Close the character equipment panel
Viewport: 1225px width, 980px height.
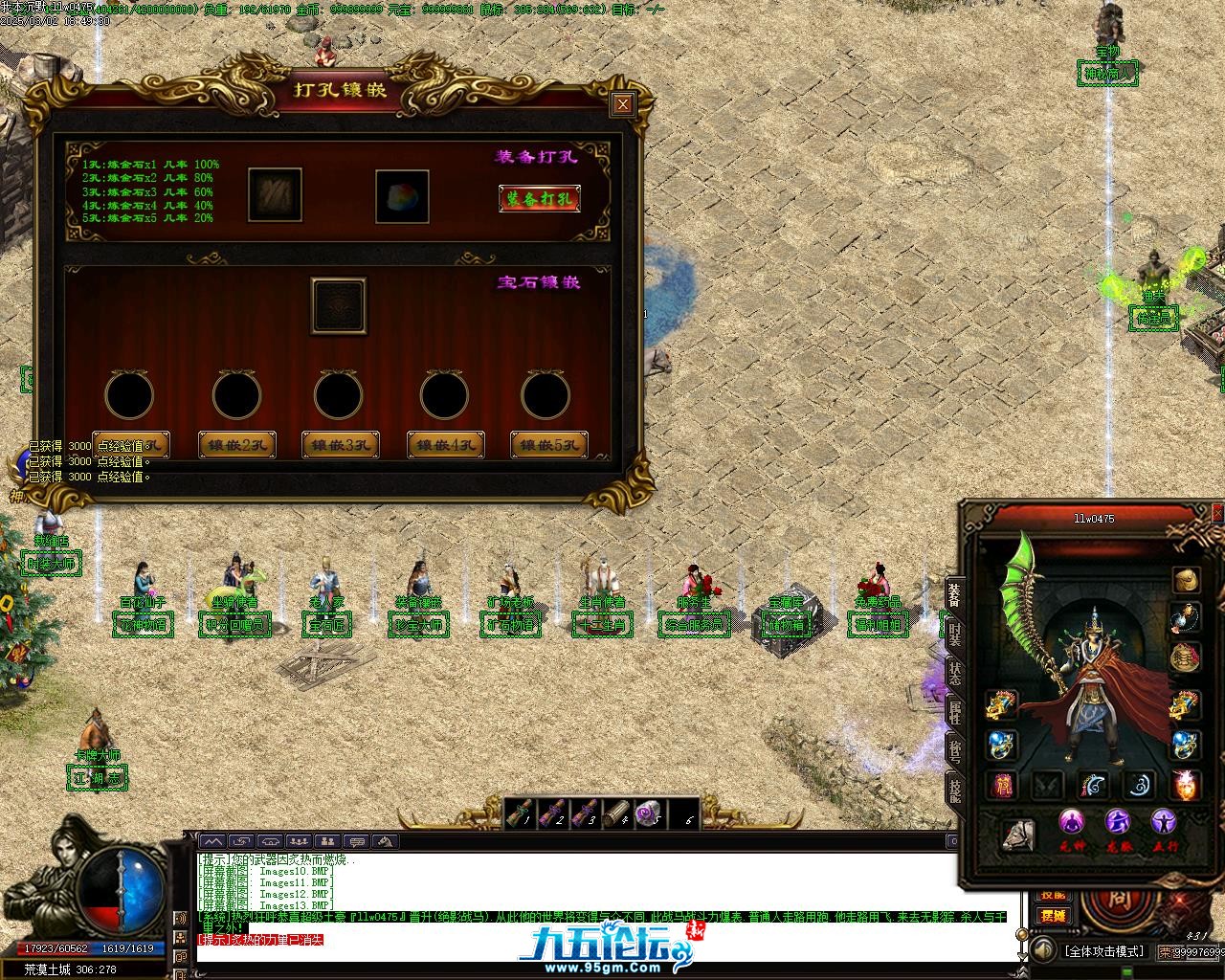coord(1217,514)
